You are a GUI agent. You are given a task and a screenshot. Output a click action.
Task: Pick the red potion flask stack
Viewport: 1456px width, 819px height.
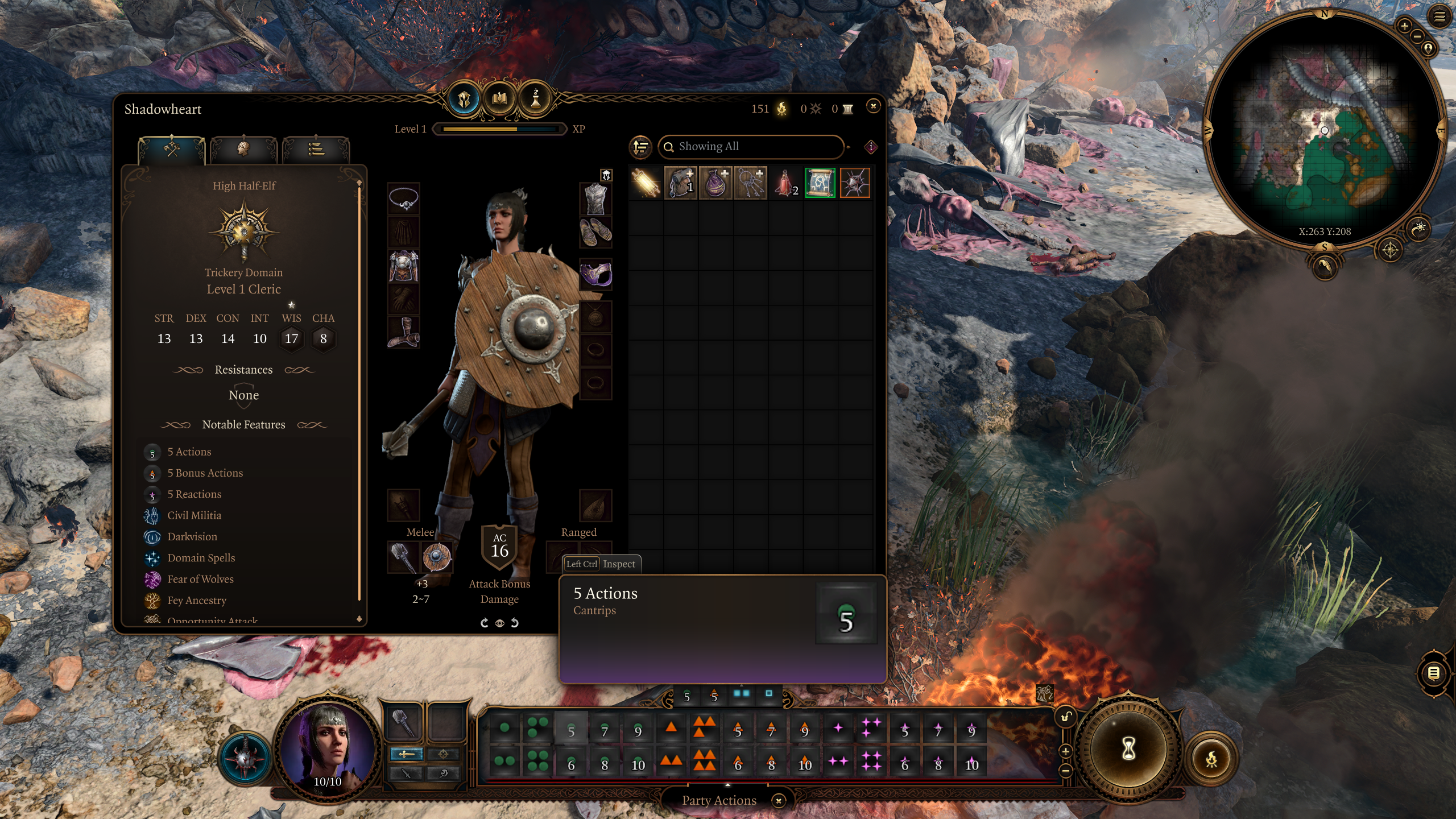click(x=785, y=183)
